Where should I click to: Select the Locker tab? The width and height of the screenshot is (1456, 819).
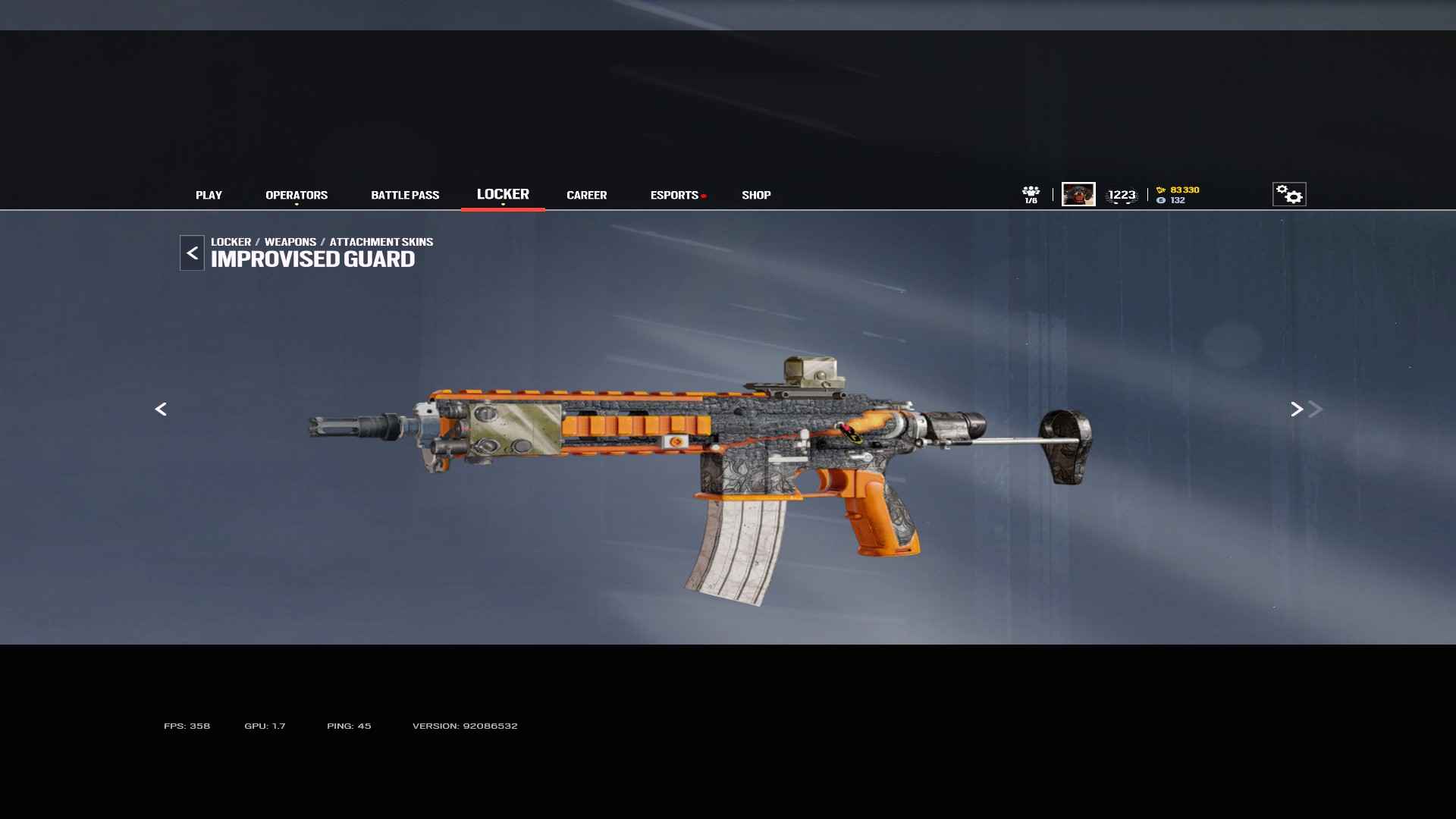tap(503, 195)
